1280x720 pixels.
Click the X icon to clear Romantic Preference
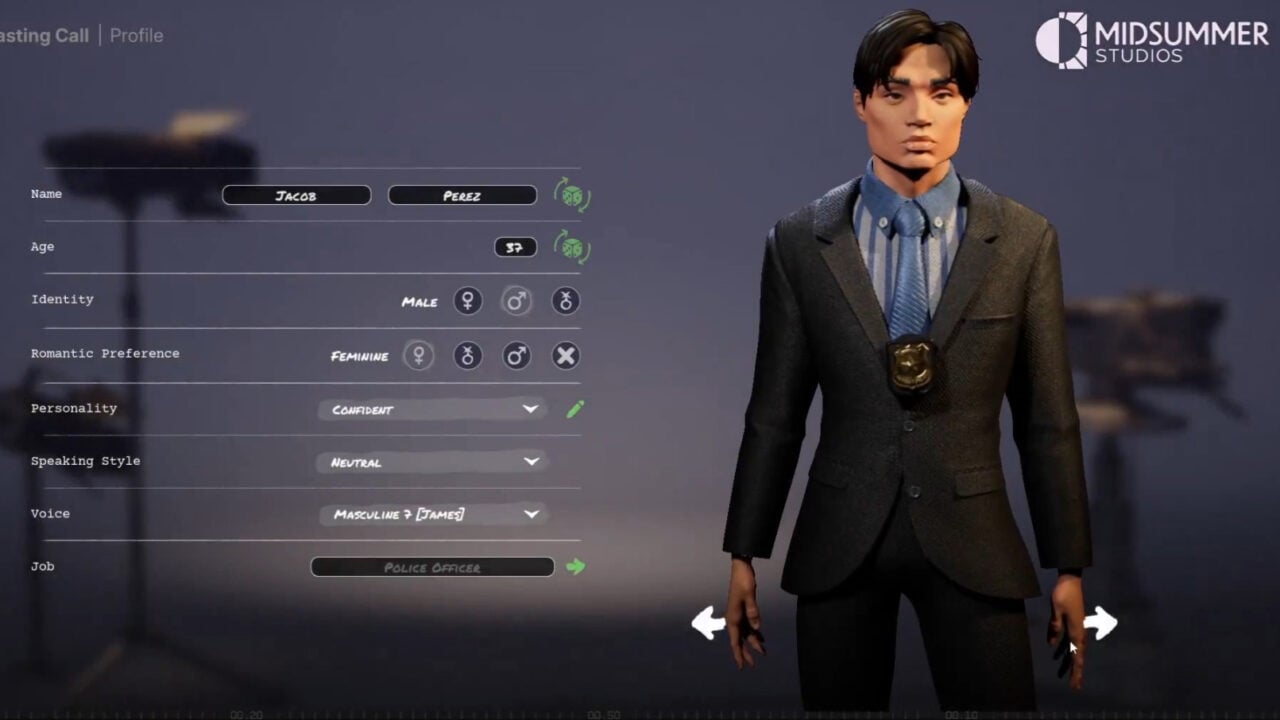point(565,355)
